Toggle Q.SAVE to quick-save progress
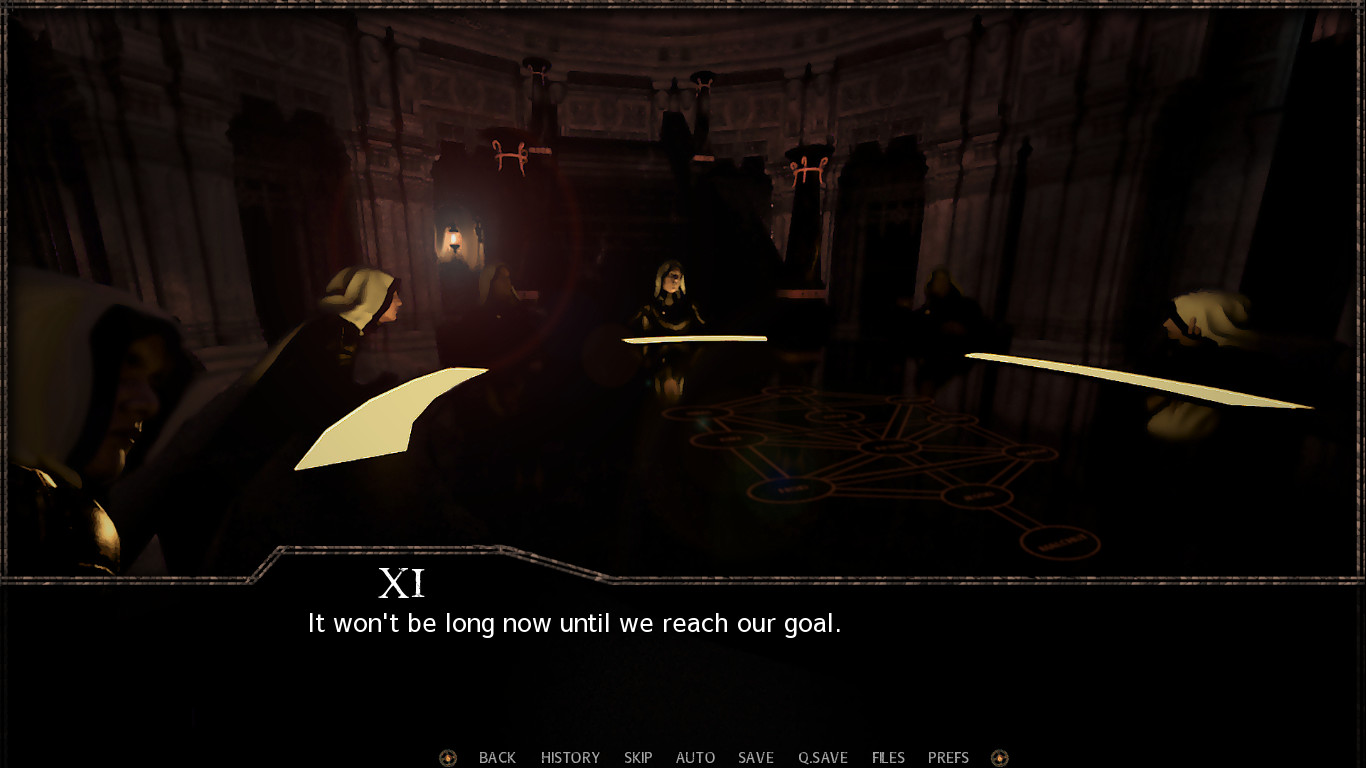This screenshot has height=768, width=1366. [820, 757]
